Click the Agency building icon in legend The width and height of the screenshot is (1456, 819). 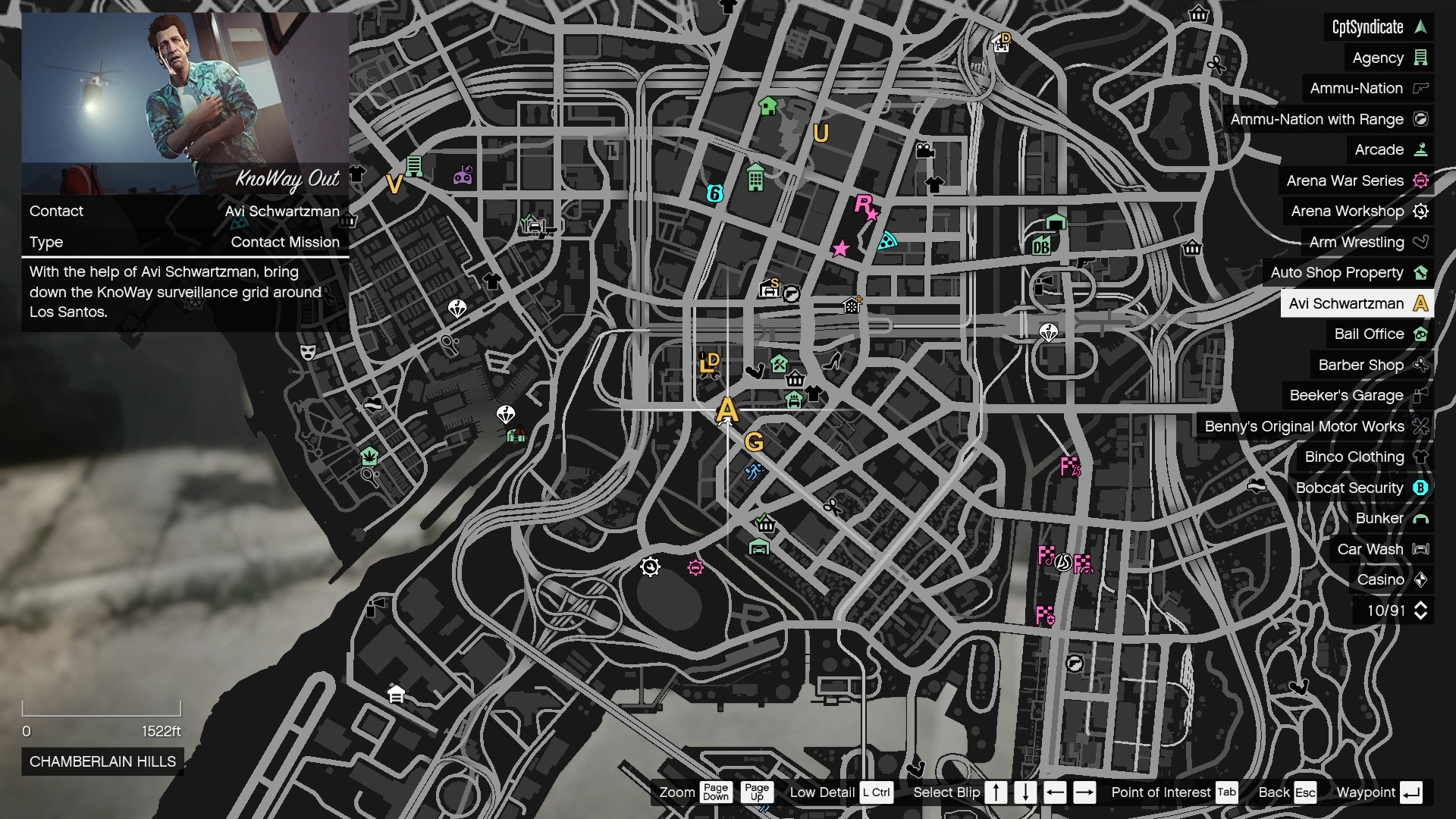point(1420,58)
